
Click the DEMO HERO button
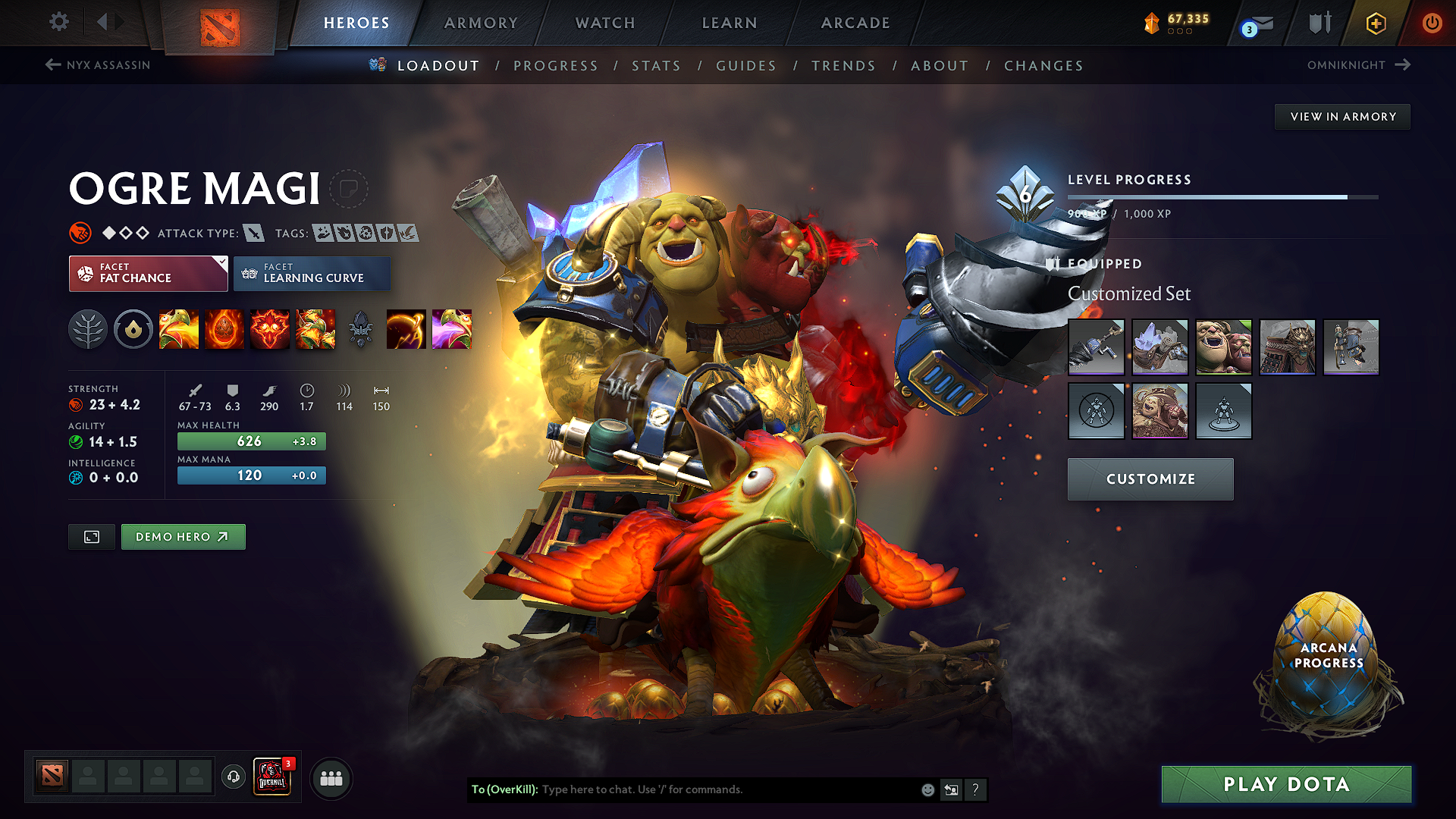click(x=183, y=536)
